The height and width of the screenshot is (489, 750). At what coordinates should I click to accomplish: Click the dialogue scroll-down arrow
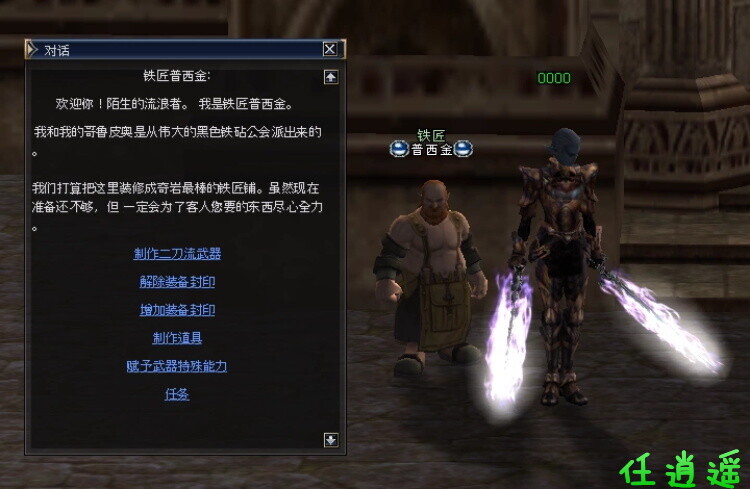point(331,439)
